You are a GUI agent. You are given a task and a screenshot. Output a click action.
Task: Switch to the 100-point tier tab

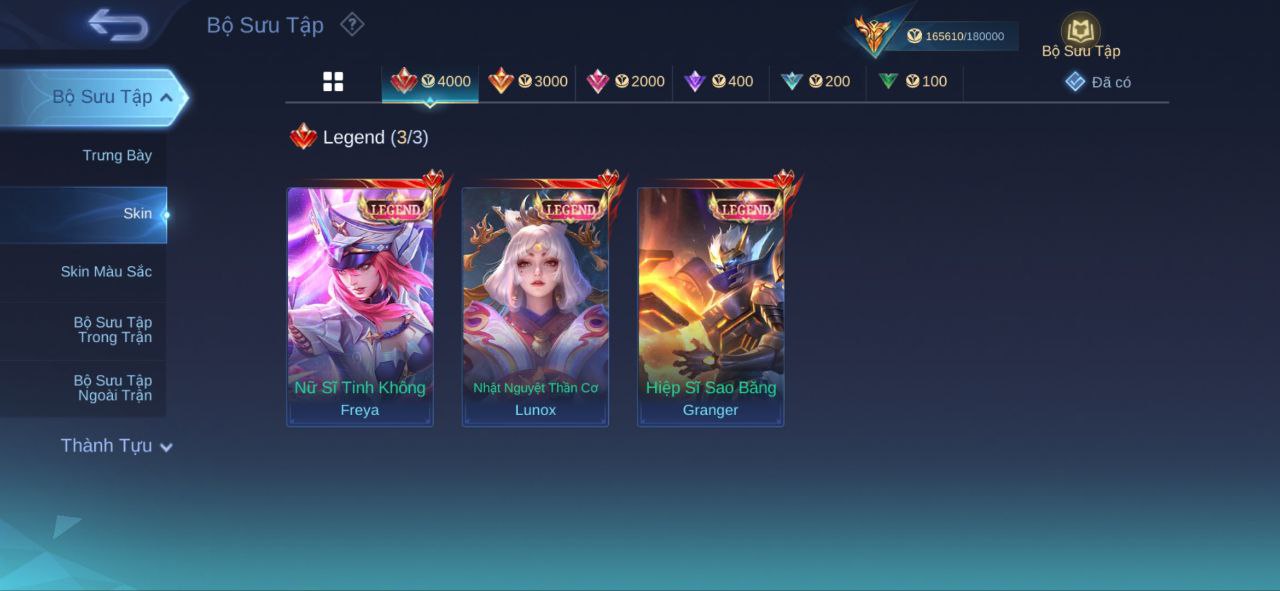(913, 82)
